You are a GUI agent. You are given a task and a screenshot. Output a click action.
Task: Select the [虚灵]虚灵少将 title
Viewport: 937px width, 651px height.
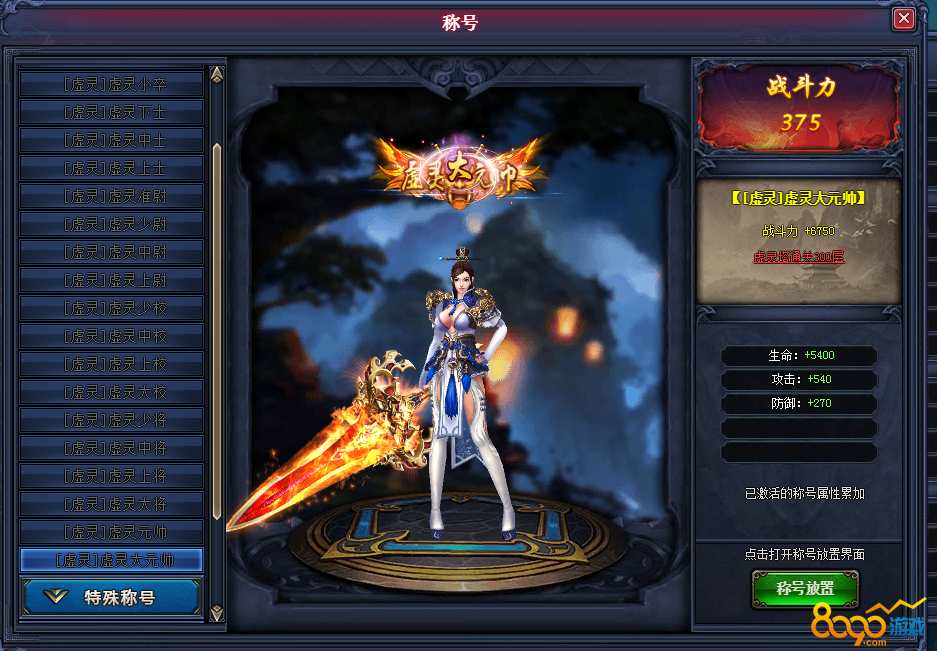point(111,420)
